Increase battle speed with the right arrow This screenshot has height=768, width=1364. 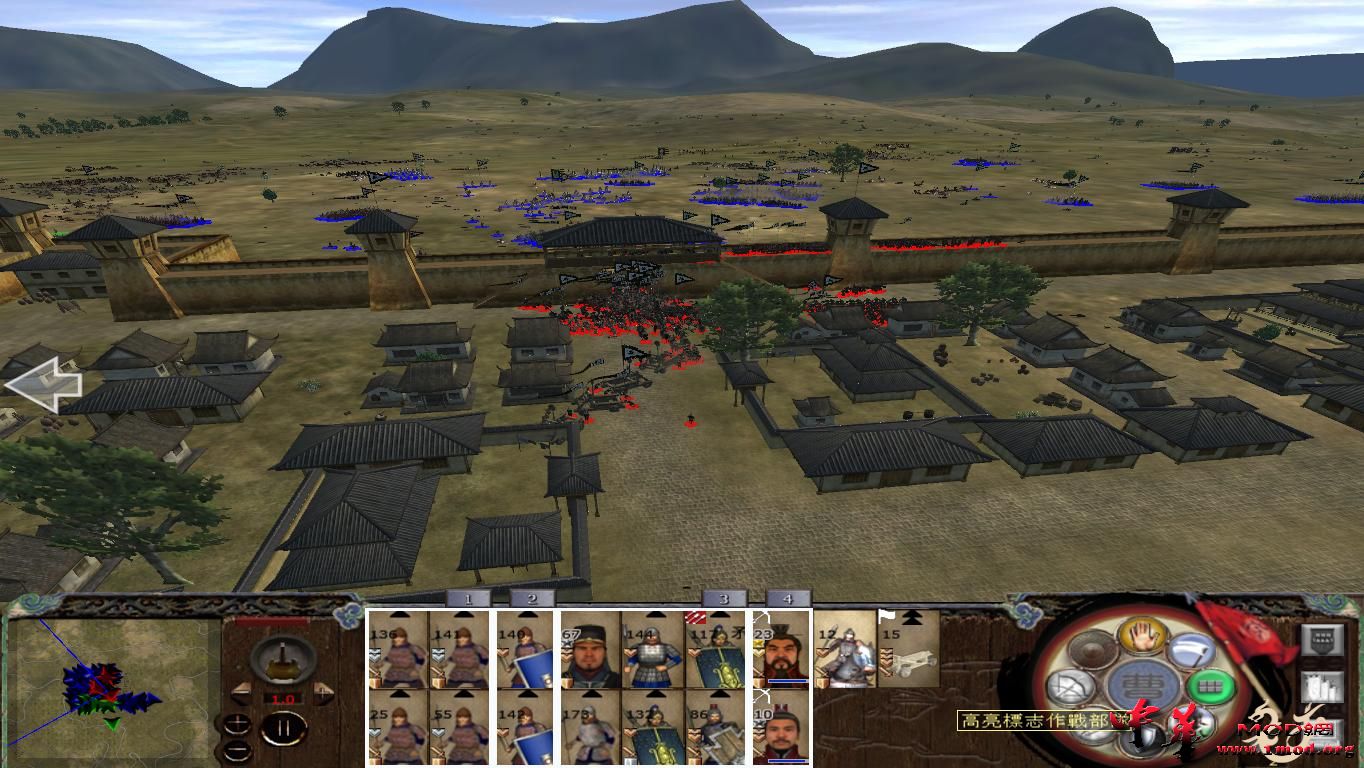[323, 692]
